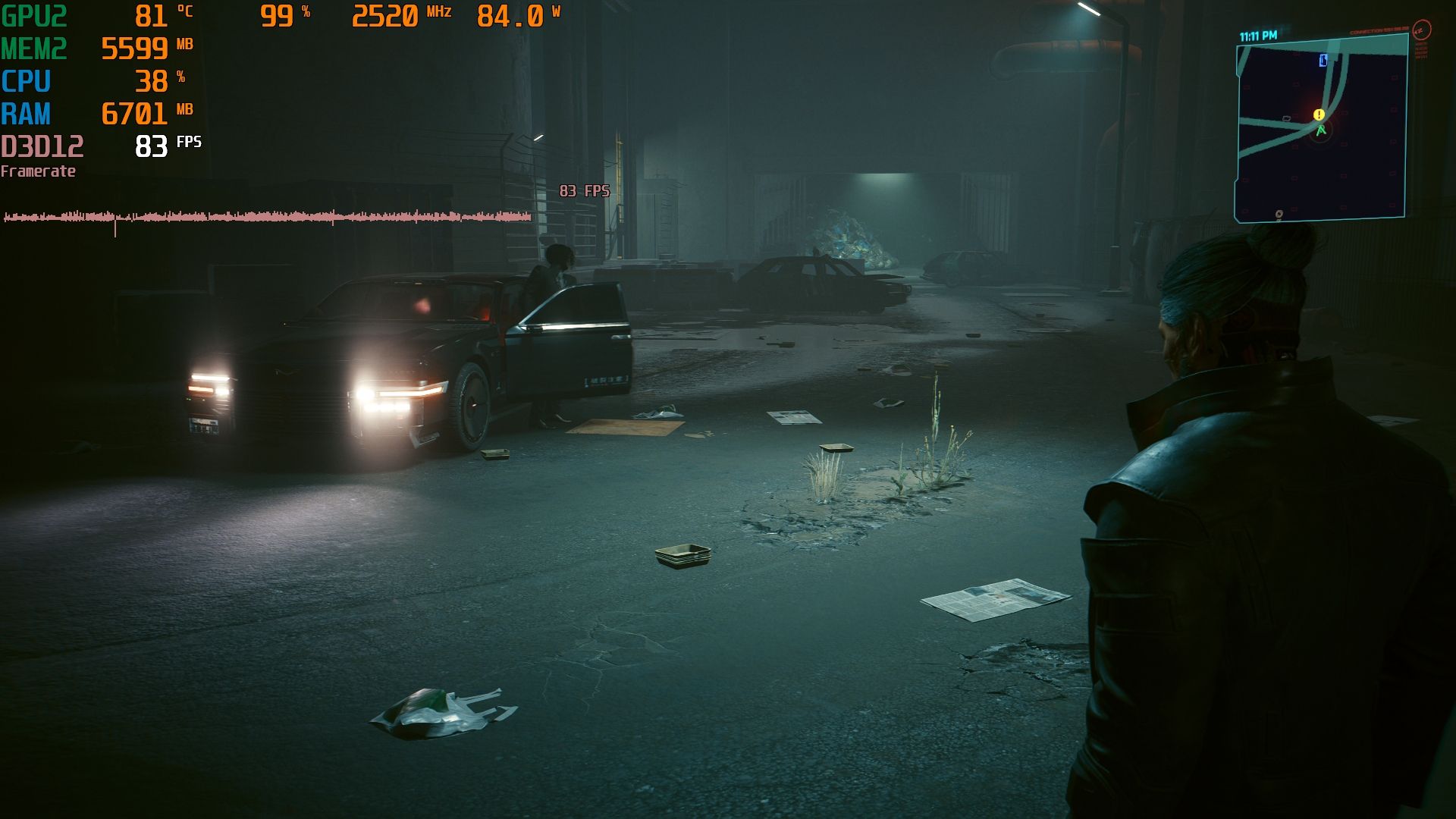
Task: Click the framerate graph in the performance overlay
Action: click(x=267, y=218)
